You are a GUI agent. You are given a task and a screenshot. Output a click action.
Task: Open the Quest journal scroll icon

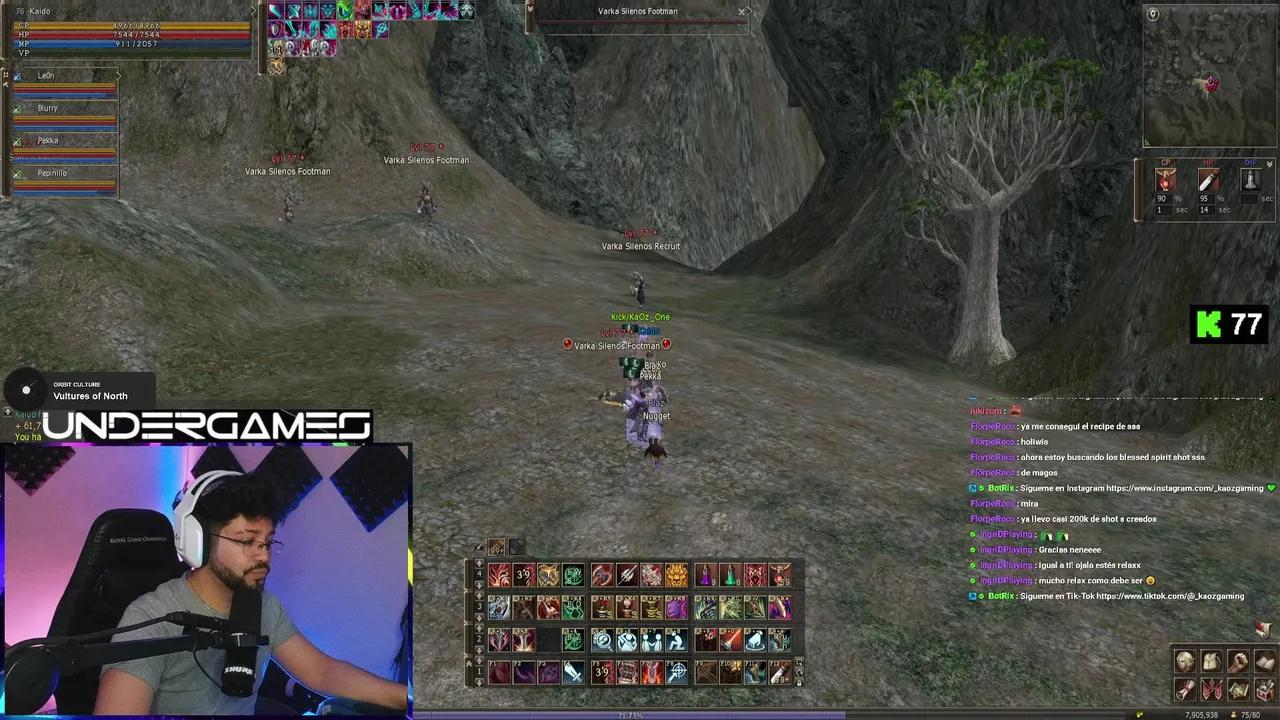tap(1186, 690)
